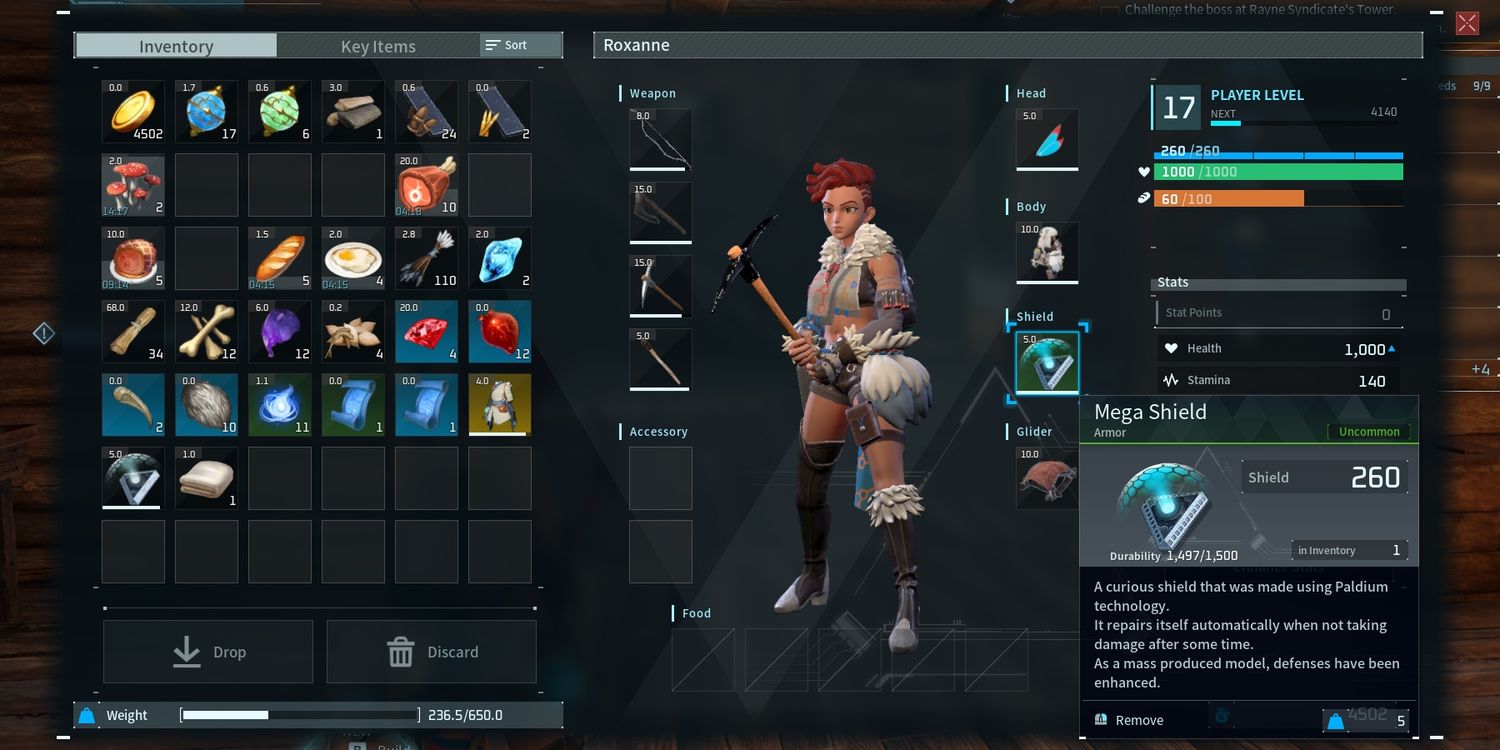
Task: Click the equipped Mega Shield slot
Action: click(x=1047, y=362)
